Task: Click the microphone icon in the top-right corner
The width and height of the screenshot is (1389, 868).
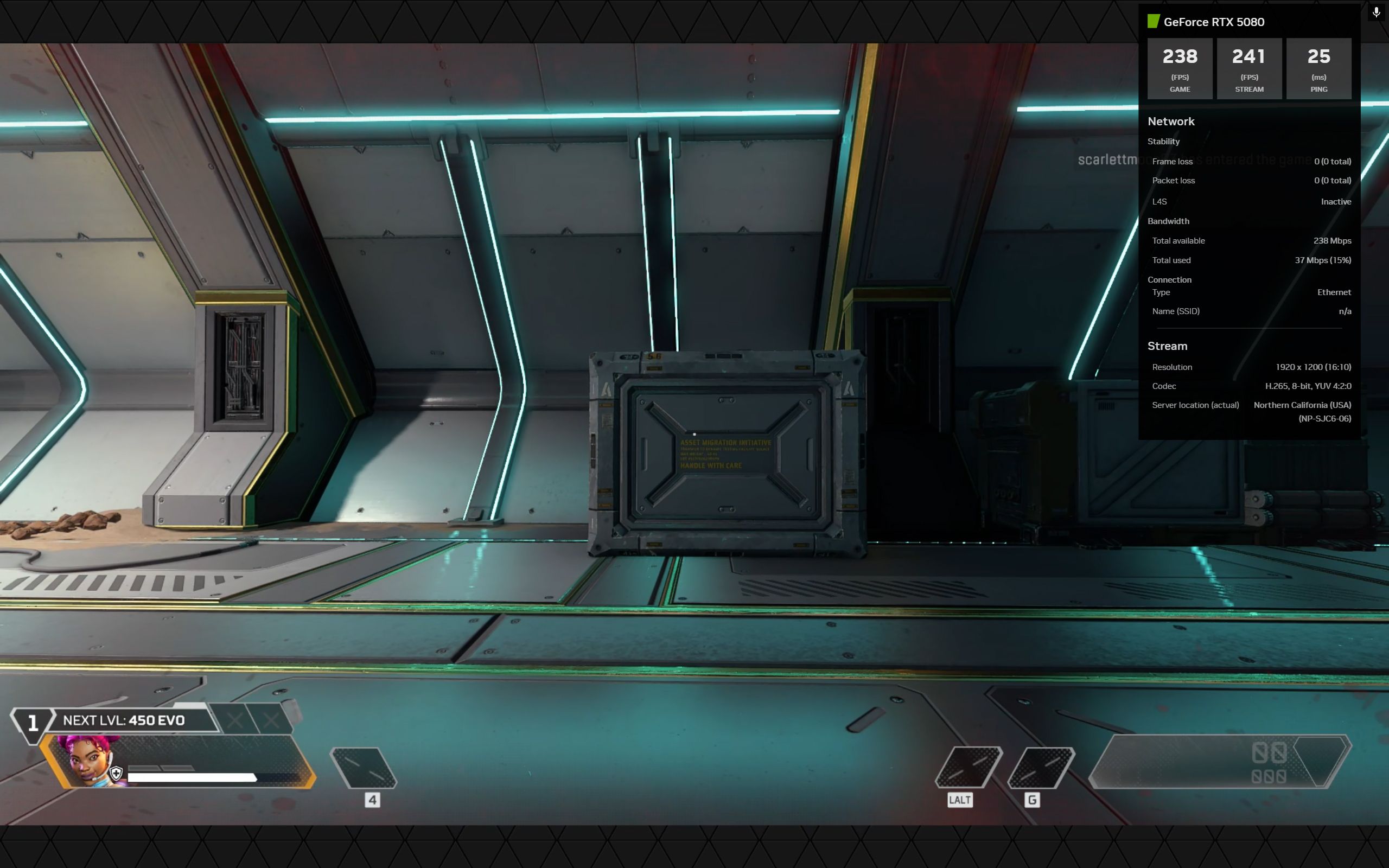Action: [x=1375, y=11]
